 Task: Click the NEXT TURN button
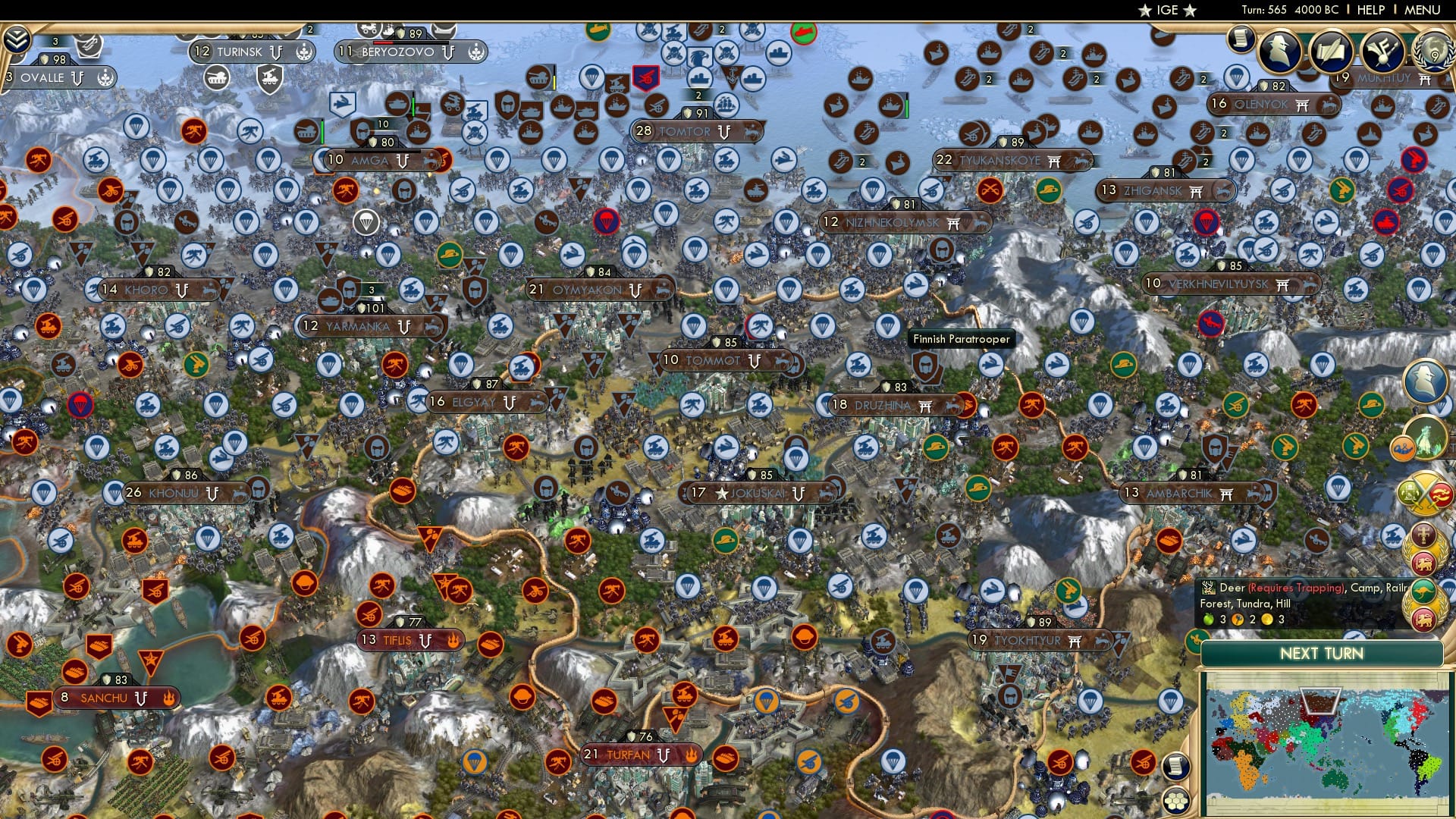(1323, 653)
